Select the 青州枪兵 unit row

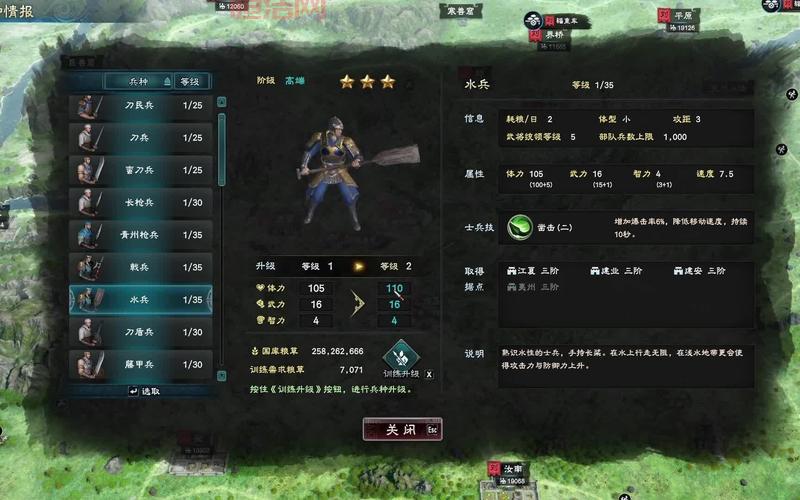coord(140,235)
